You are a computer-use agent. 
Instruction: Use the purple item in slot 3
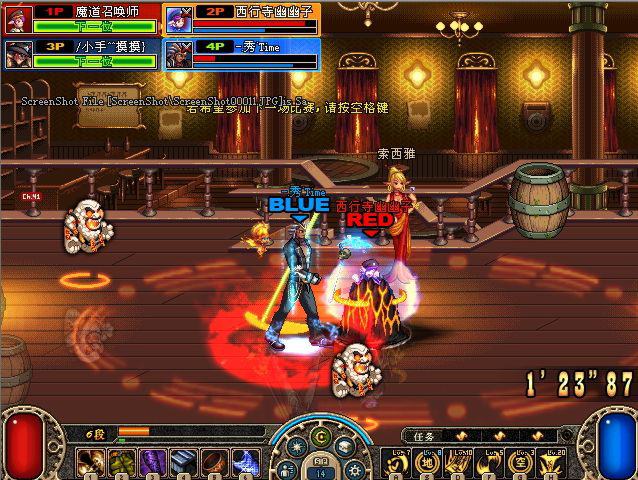point(153,462)
